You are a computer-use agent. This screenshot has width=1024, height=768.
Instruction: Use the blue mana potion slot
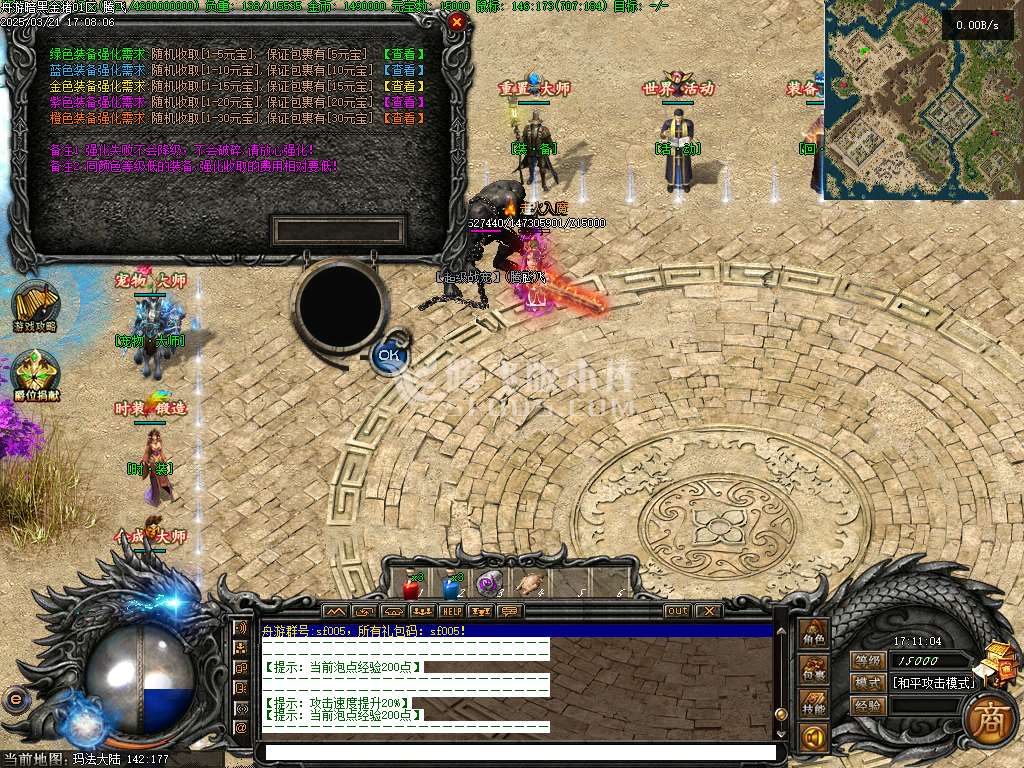coord(450,585)
